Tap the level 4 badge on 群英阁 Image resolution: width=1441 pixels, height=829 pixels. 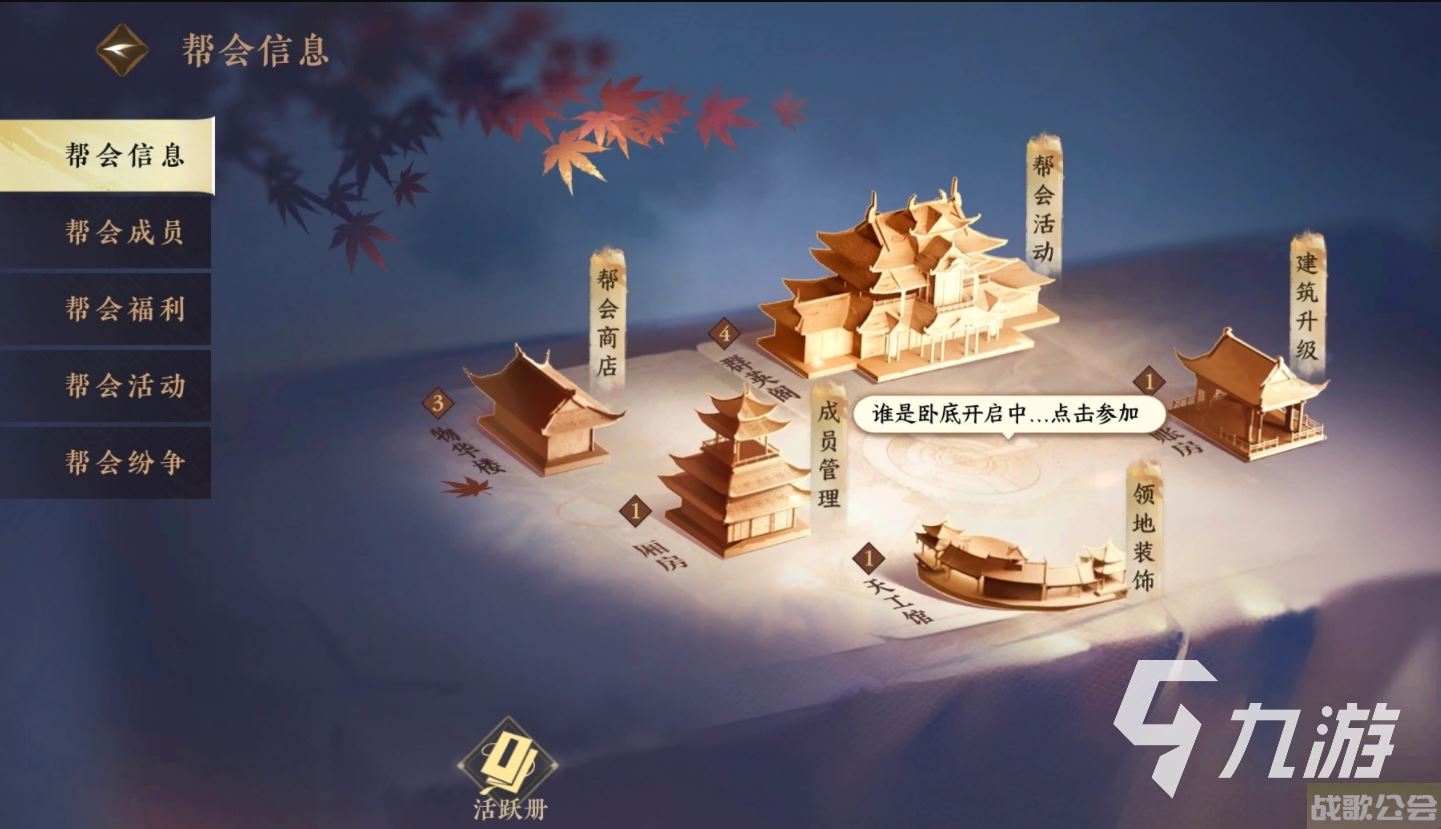pos(723,331)
